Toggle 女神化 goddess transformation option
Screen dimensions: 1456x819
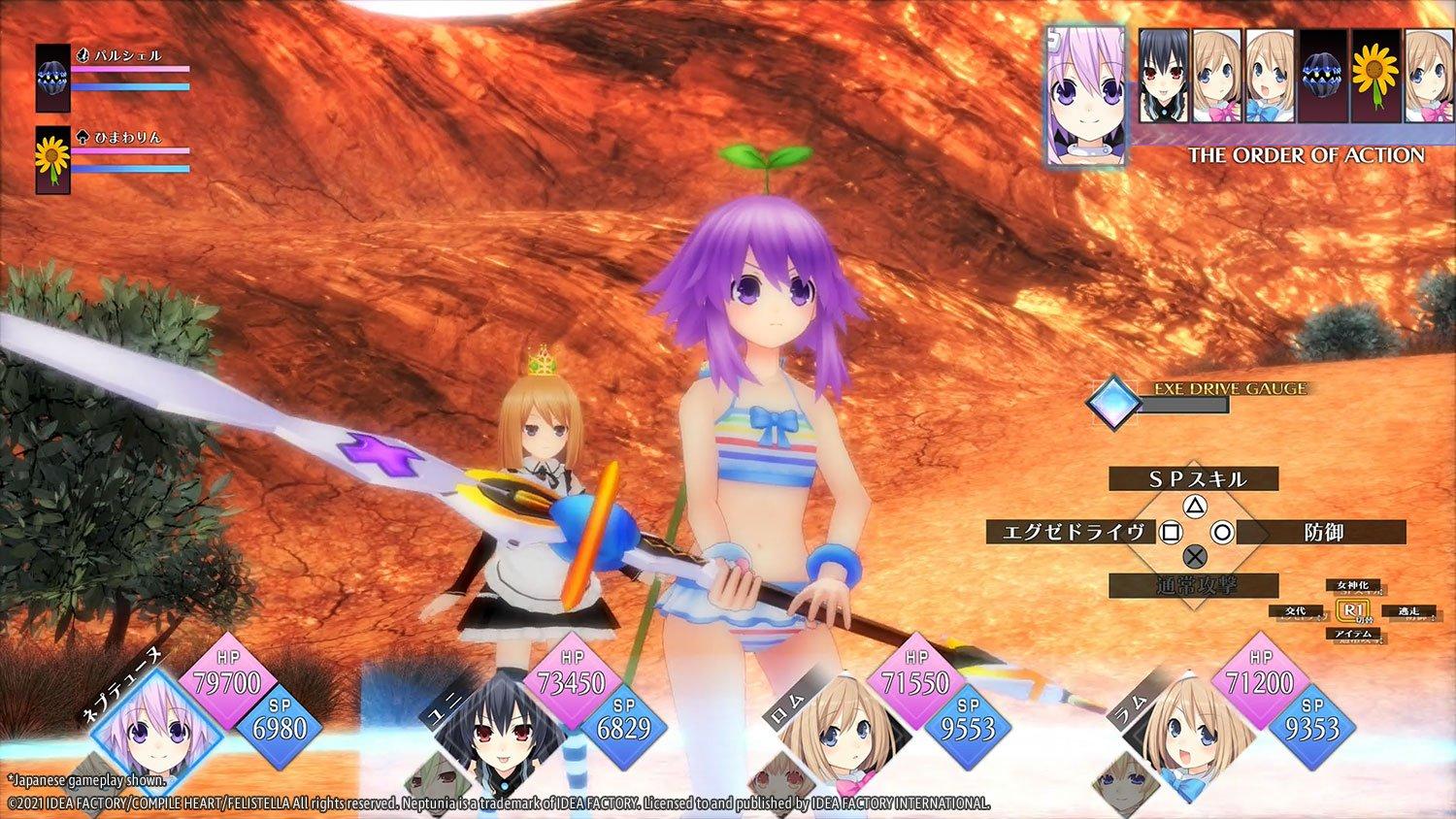[x=1352, y=586]
